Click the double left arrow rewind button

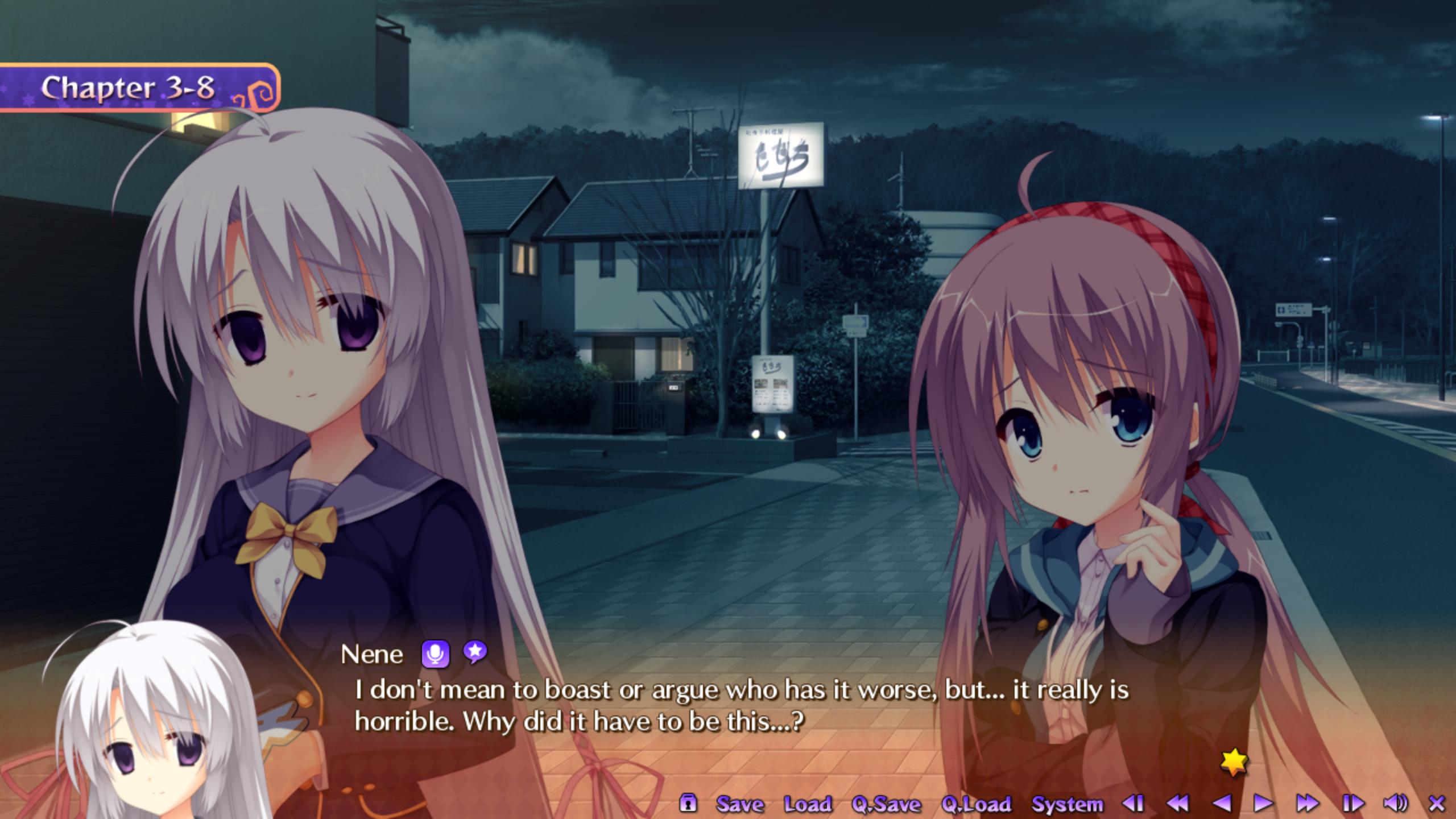(x=1177, y=803)
